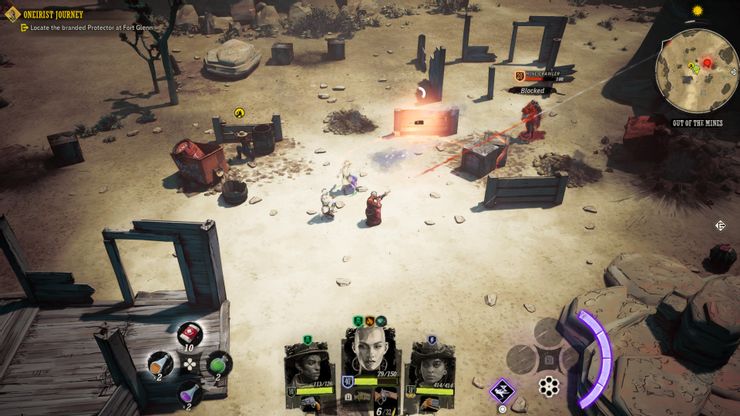Click the circular minimap
Image resolution: width=740 pixels, height=416 pixels.
[696, 71]
